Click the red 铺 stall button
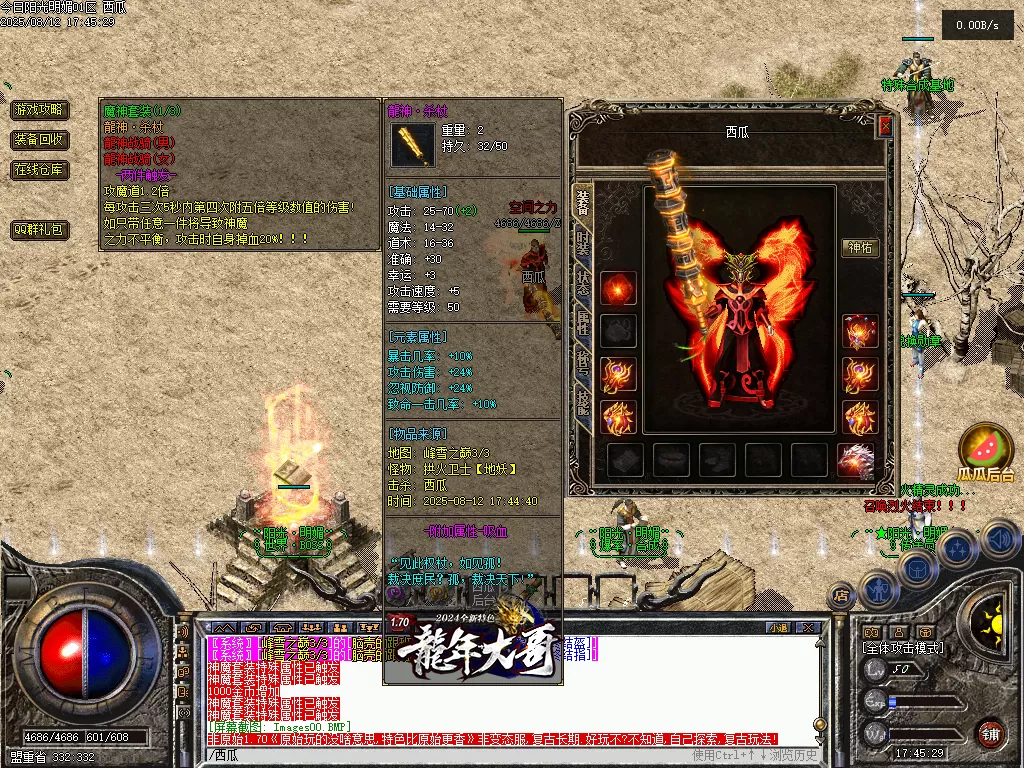1024x768 pixels. [x=990, y=732]
